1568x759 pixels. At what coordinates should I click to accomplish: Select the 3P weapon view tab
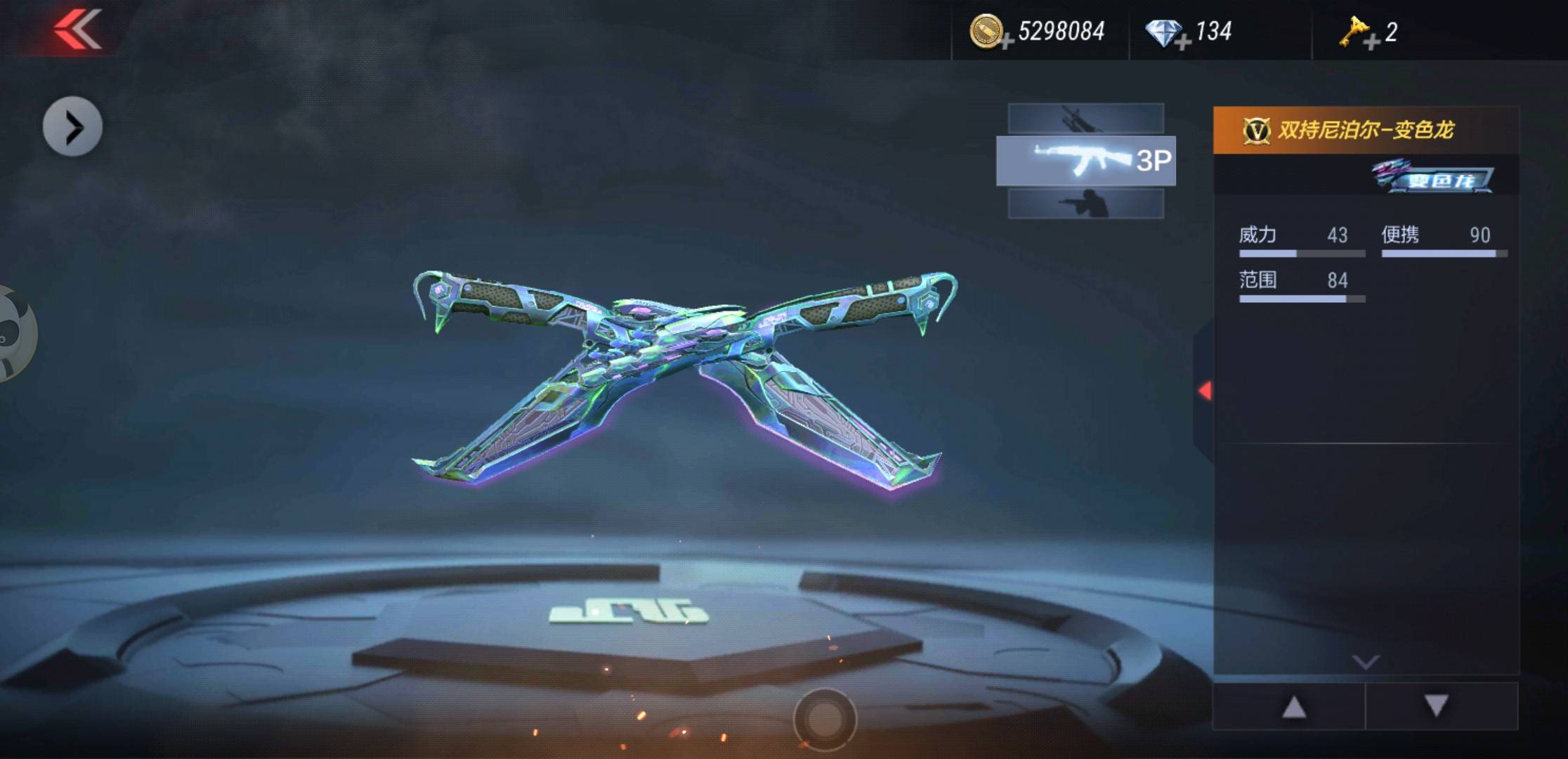(1085, 161)
